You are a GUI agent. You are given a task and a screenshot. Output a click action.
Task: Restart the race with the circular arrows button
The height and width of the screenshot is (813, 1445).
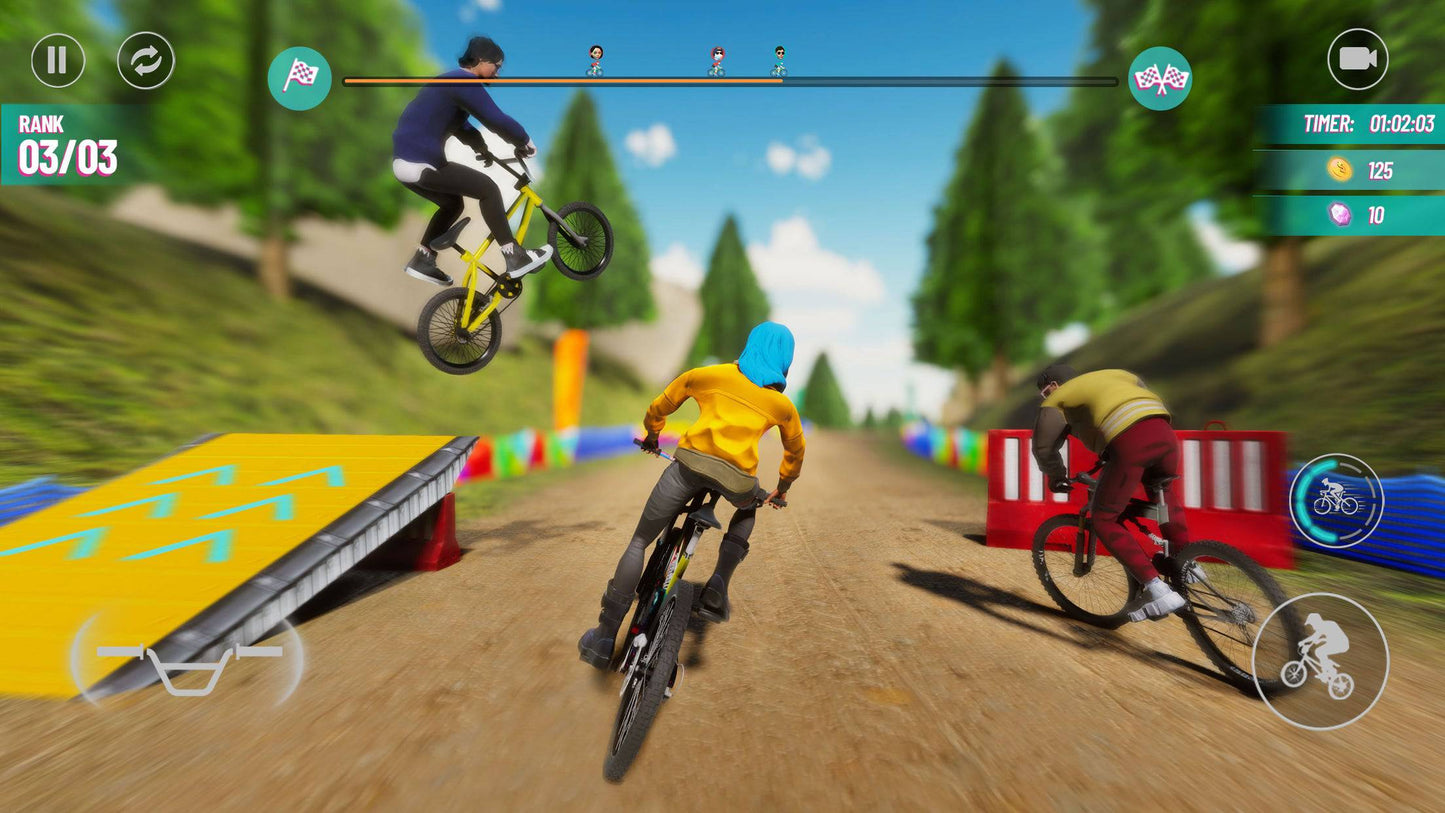(146, 60)
